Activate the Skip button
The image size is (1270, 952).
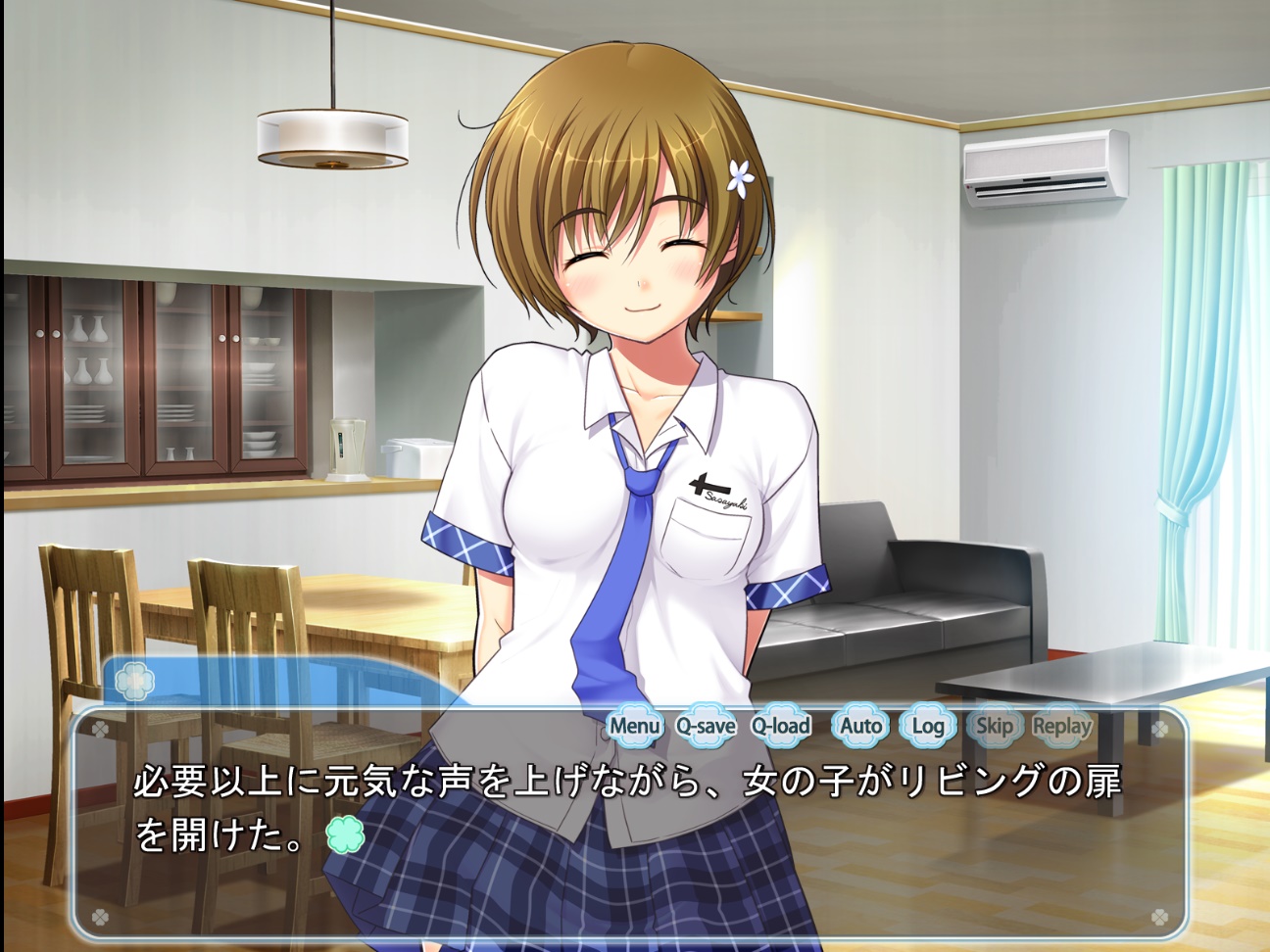(x=994, y=726)
